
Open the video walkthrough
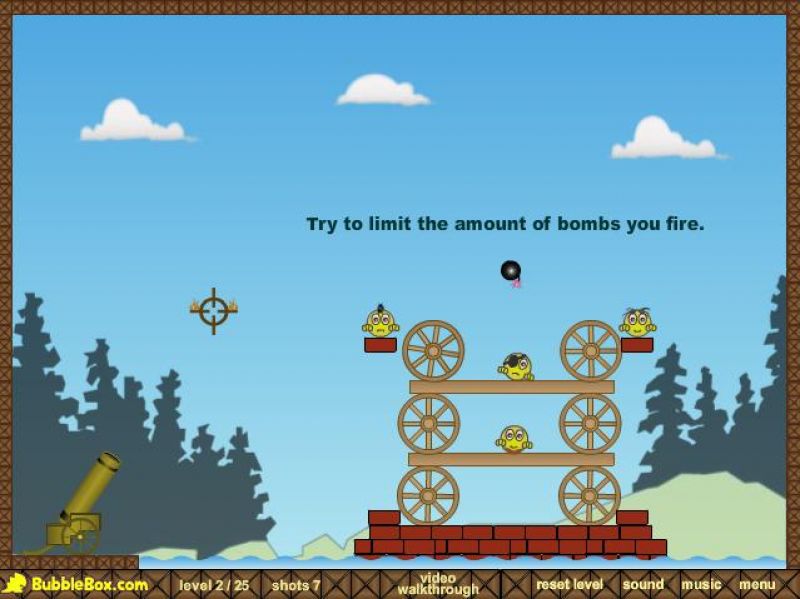(x=437, y=584)
